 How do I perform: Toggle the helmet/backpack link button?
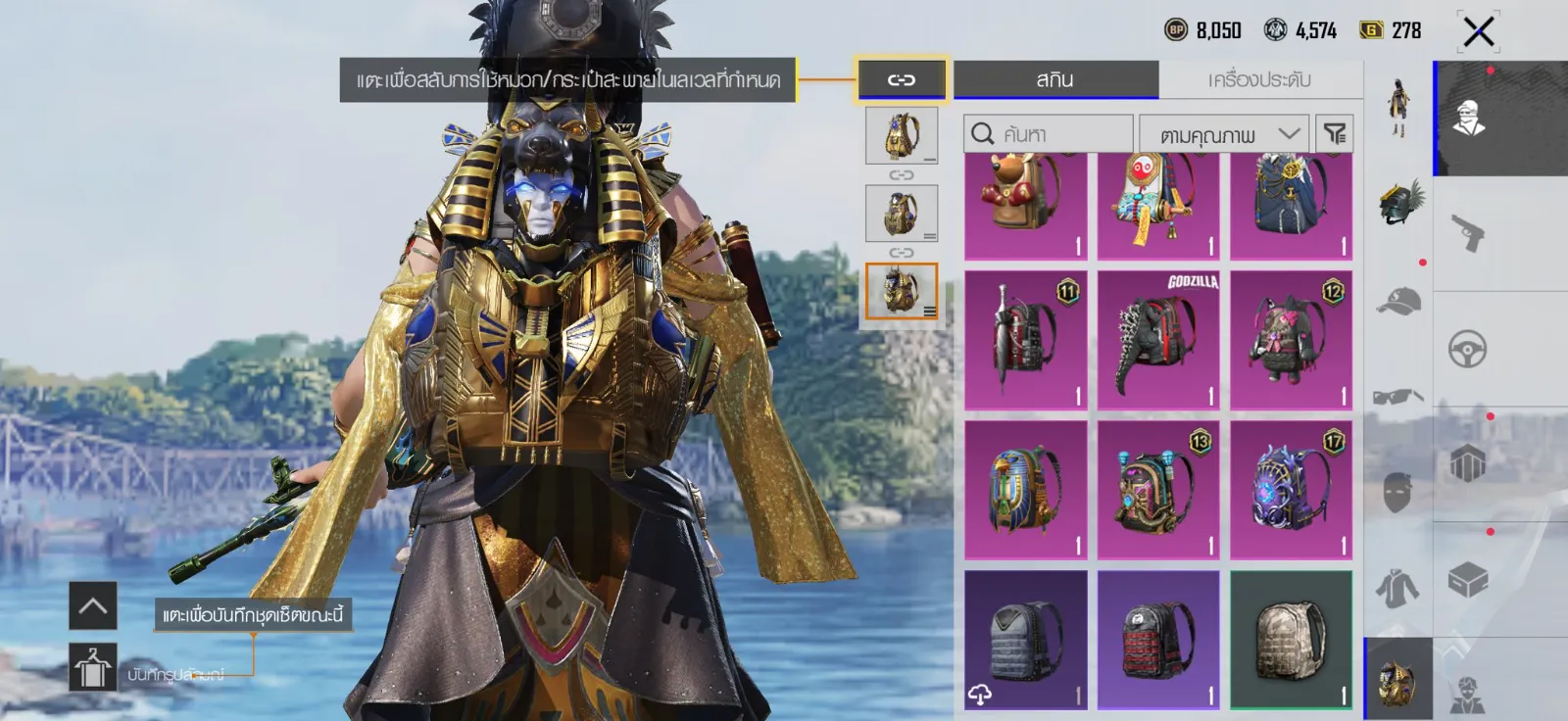click(902, 79)
